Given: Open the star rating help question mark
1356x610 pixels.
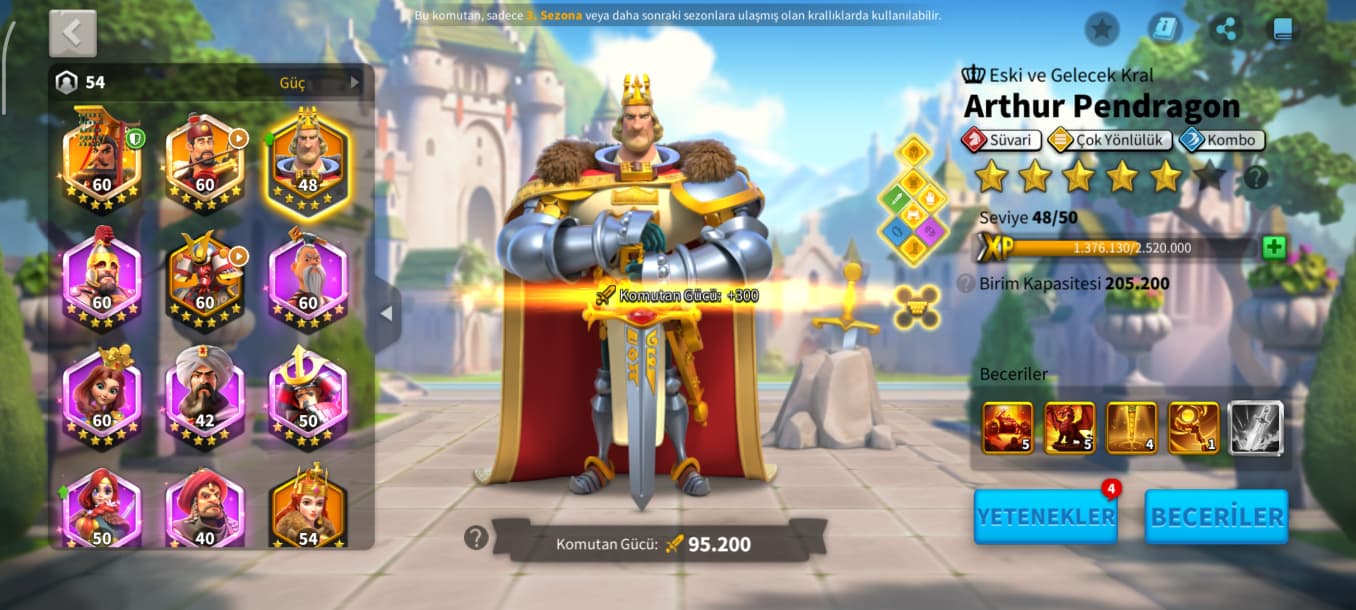Looking at the screenshot, I should [x=1255, y=178].
